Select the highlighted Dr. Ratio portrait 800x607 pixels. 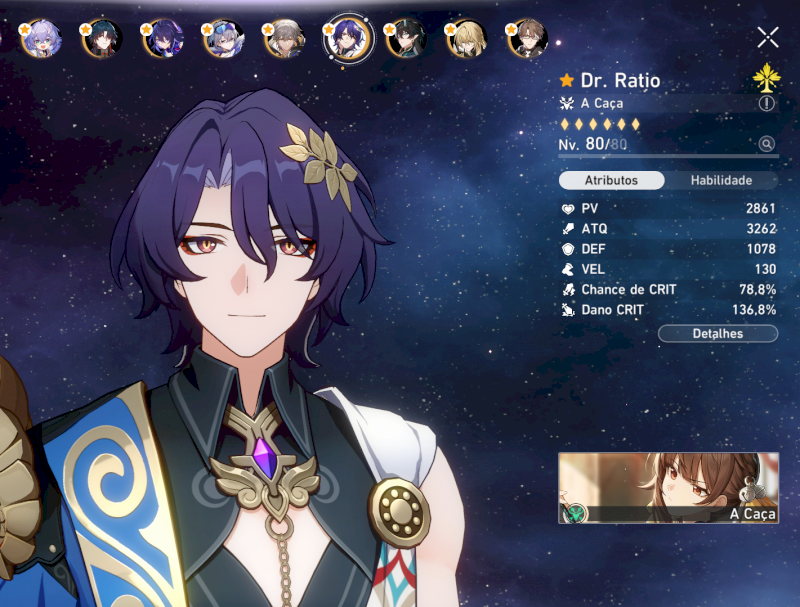(347, 39)
